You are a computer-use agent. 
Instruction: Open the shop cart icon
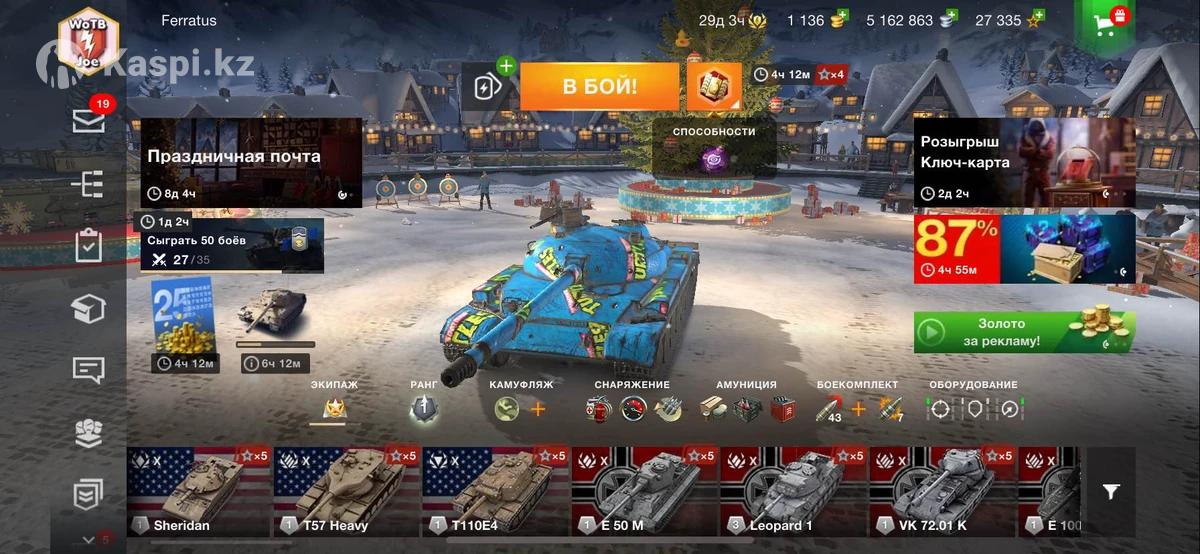click(x=1105, y=22)
